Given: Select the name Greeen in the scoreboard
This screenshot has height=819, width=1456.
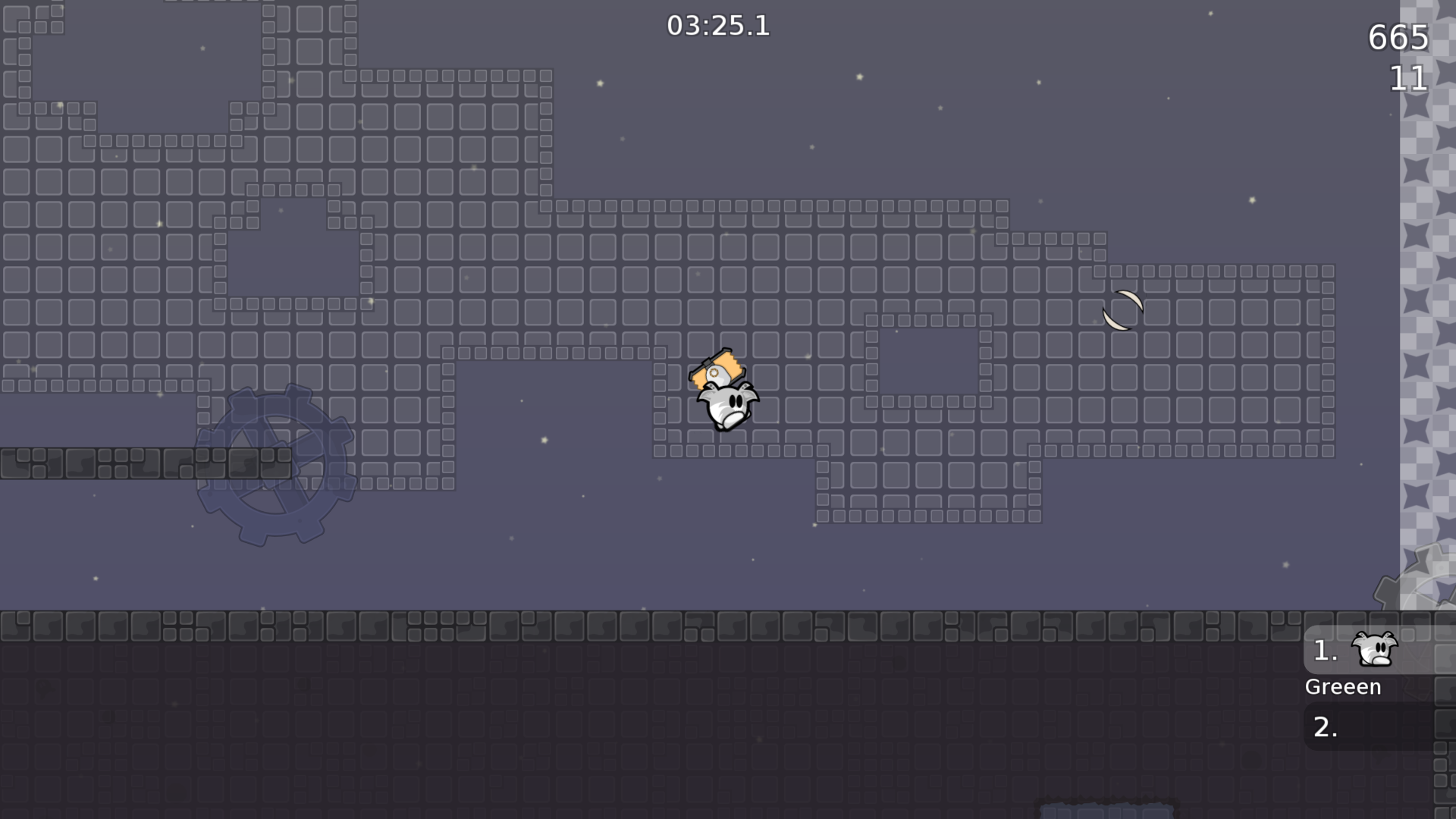Looking at the screenshot, I should pos(1342,686).
